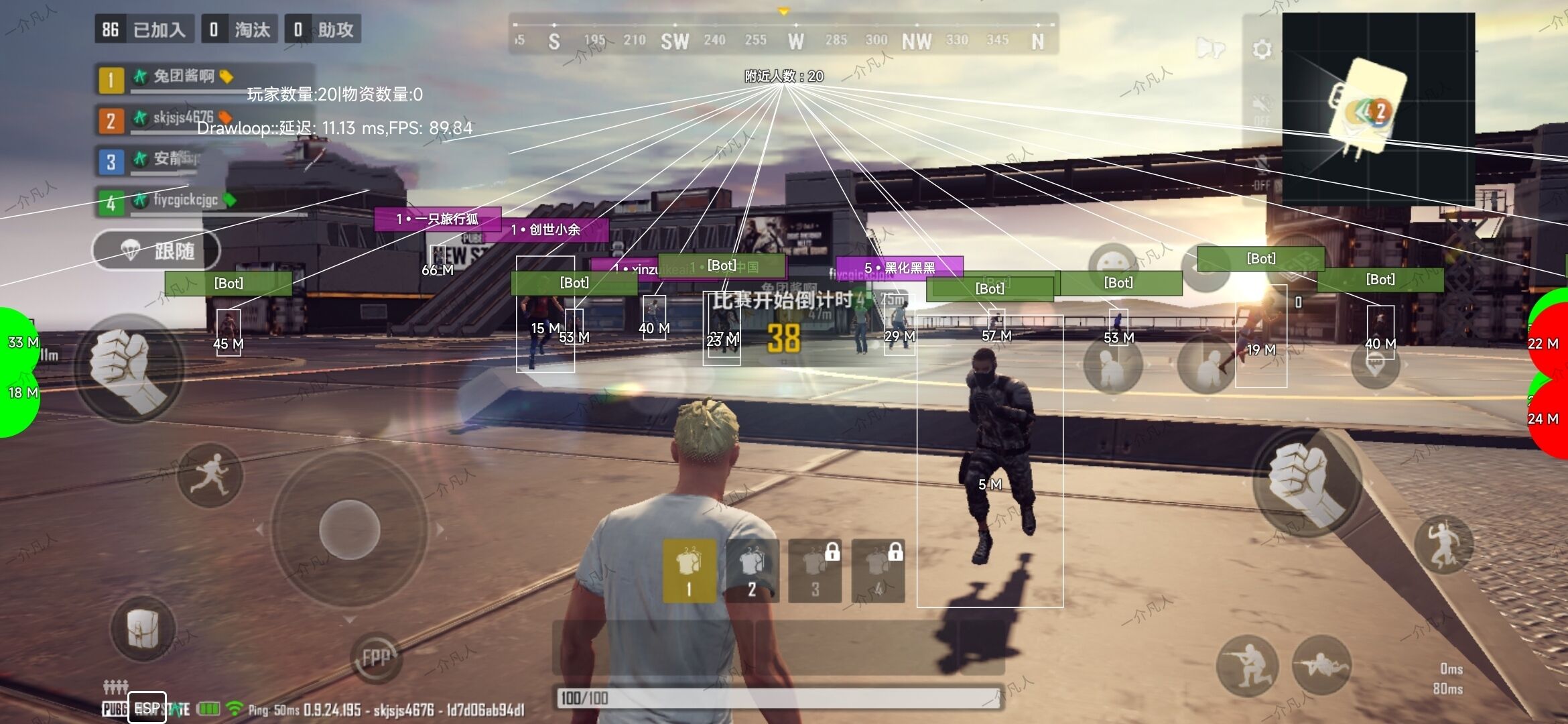Toggle the speaker voice output icon
Image resolution: width=1568 pixels, height=724 pixels.
(x=1210, y=49)
